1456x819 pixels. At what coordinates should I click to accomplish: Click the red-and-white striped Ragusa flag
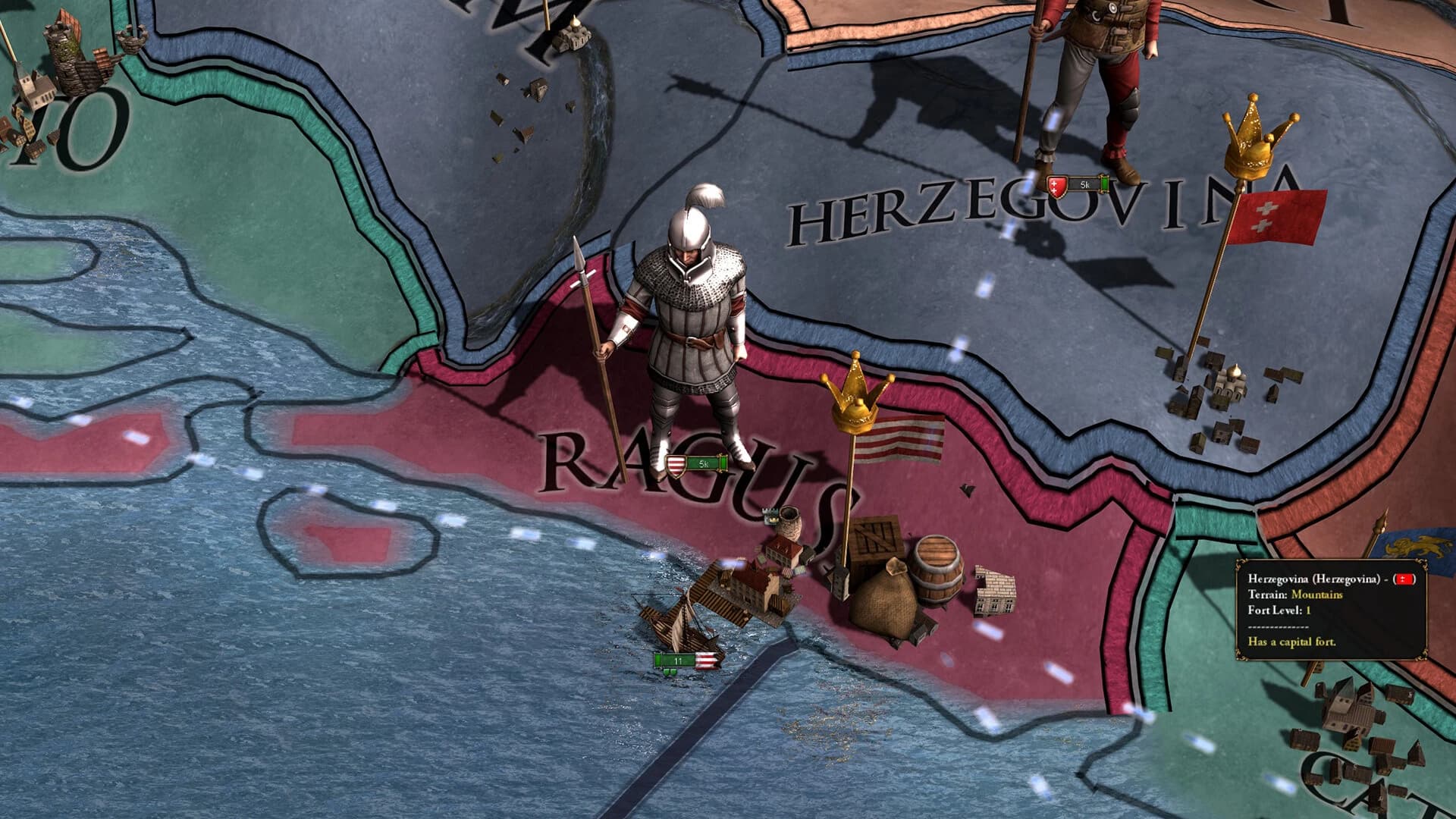[899, 440]
